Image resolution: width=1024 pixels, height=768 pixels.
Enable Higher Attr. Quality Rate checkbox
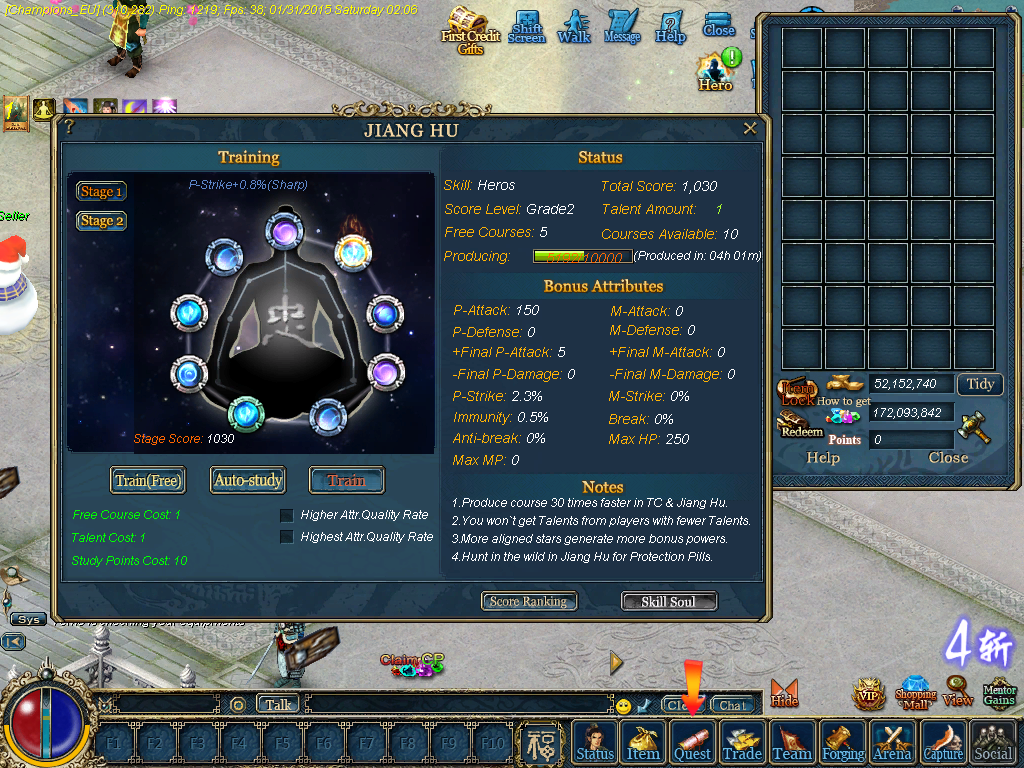[287, 515]
